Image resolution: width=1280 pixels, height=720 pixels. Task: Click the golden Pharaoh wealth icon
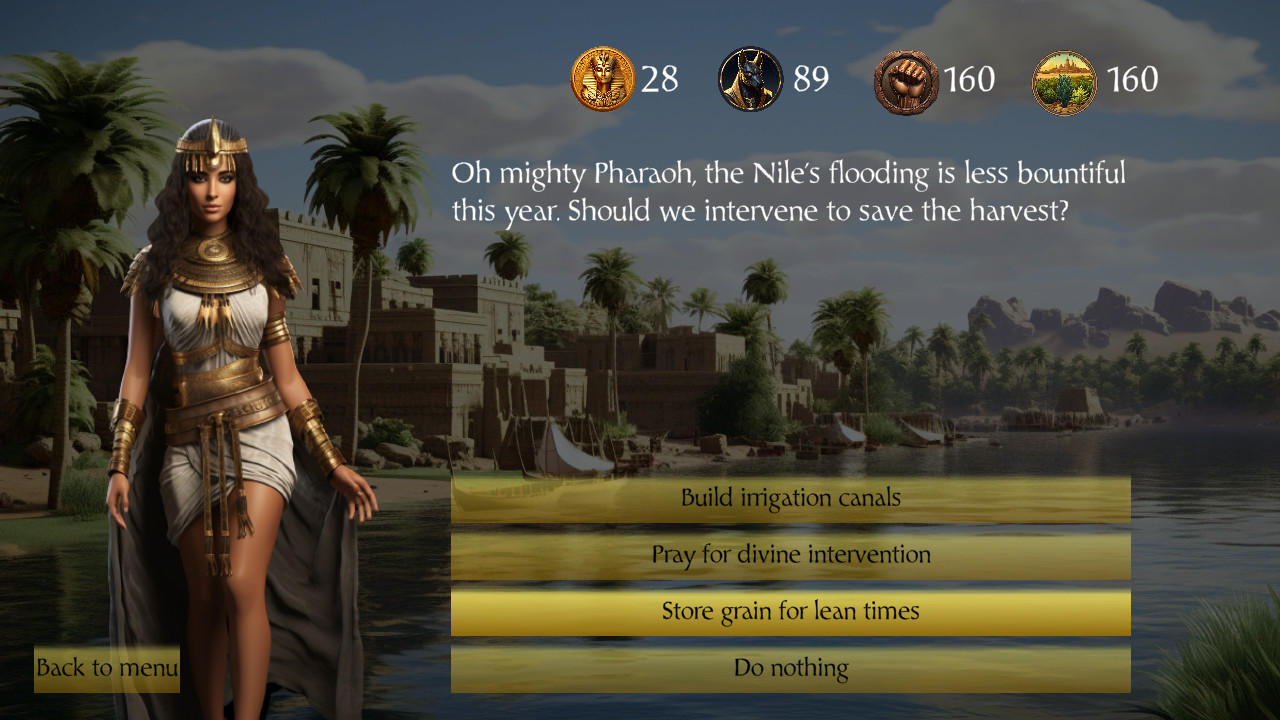(602, 78)
